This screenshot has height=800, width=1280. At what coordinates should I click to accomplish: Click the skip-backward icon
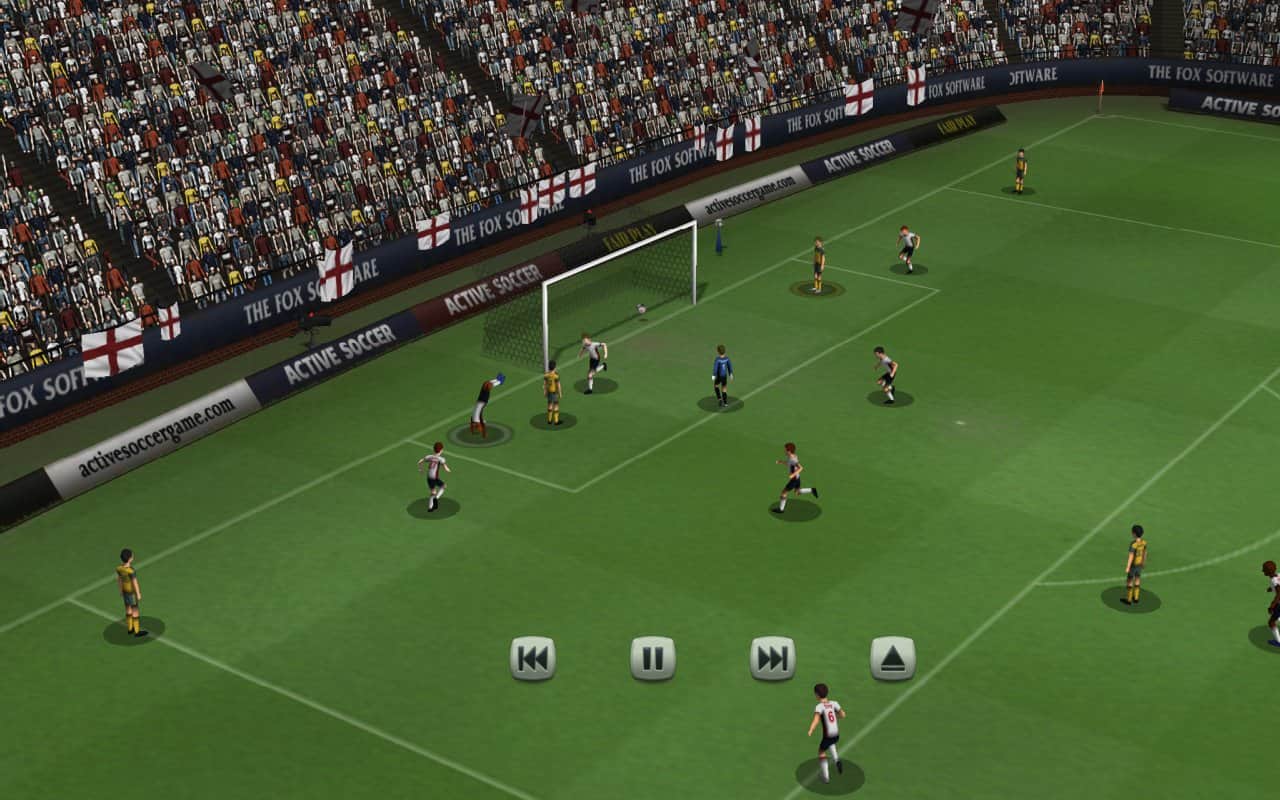coord(532,659)
